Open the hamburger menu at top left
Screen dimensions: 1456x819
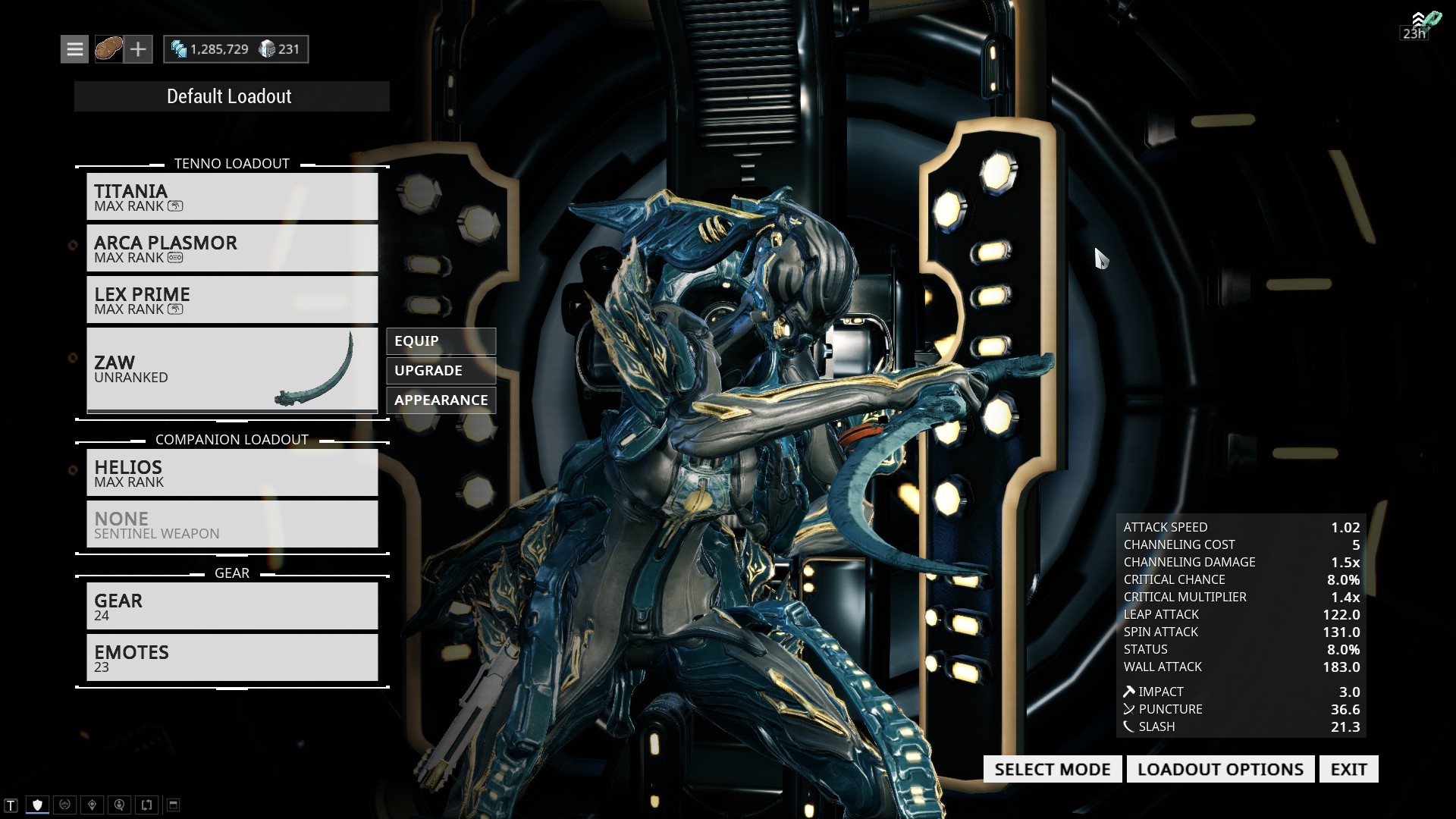(74, 49)
